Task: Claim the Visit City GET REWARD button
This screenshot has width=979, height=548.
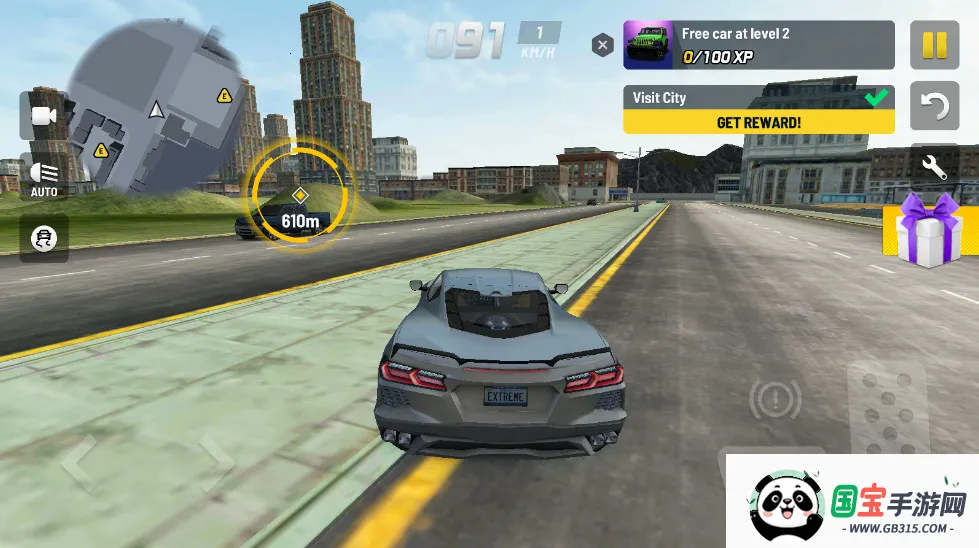Action: coord(758,122)
